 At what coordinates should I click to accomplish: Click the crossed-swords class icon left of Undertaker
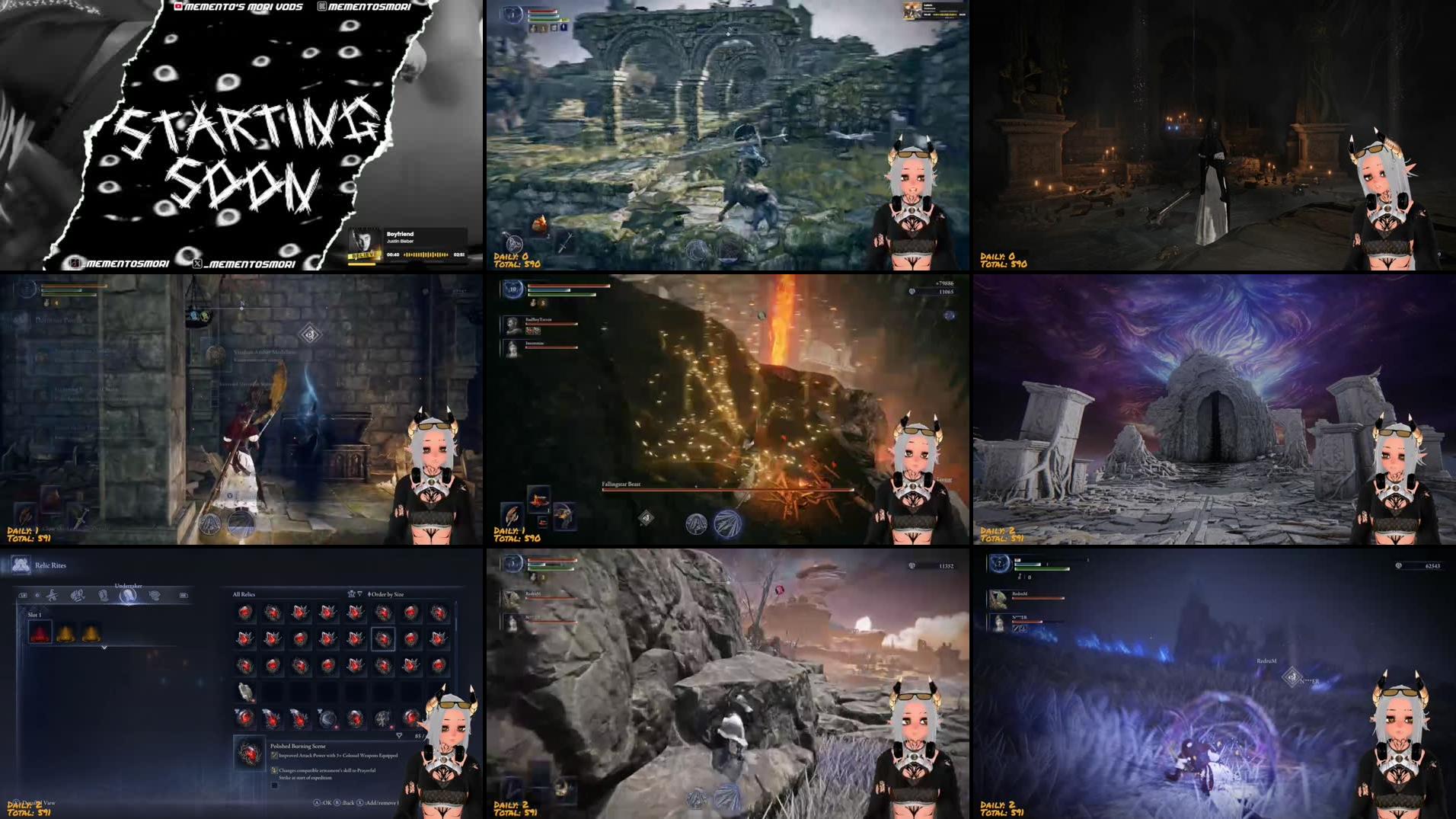pos(51,595)
